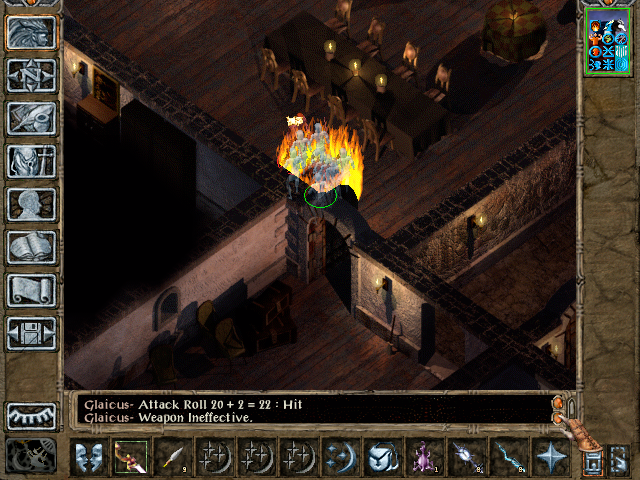Equip the throwing dagger with count 9

coord(173,457)
